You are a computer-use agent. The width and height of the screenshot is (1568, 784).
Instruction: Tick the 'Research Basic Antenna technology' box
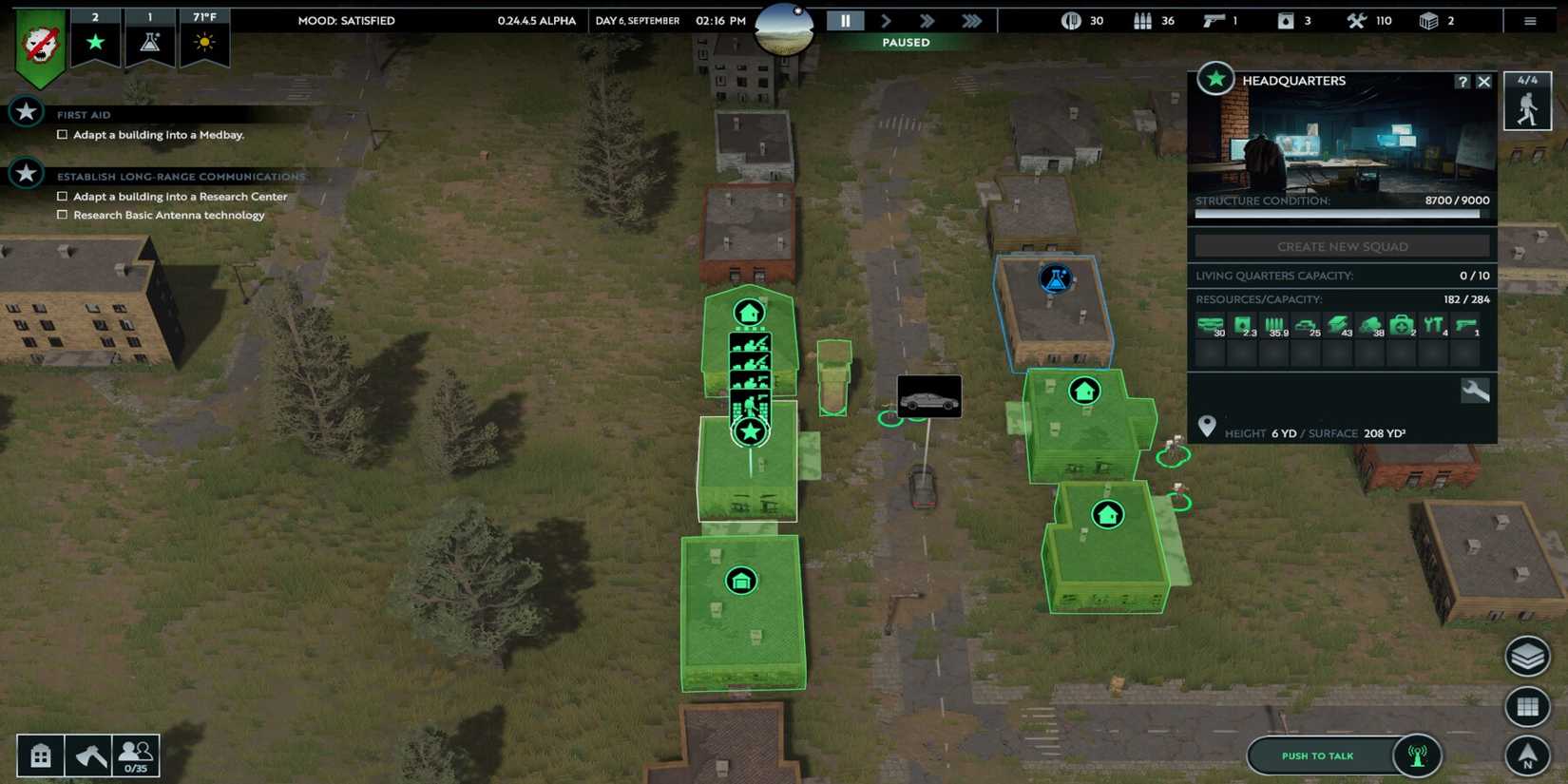coord(63,215)
